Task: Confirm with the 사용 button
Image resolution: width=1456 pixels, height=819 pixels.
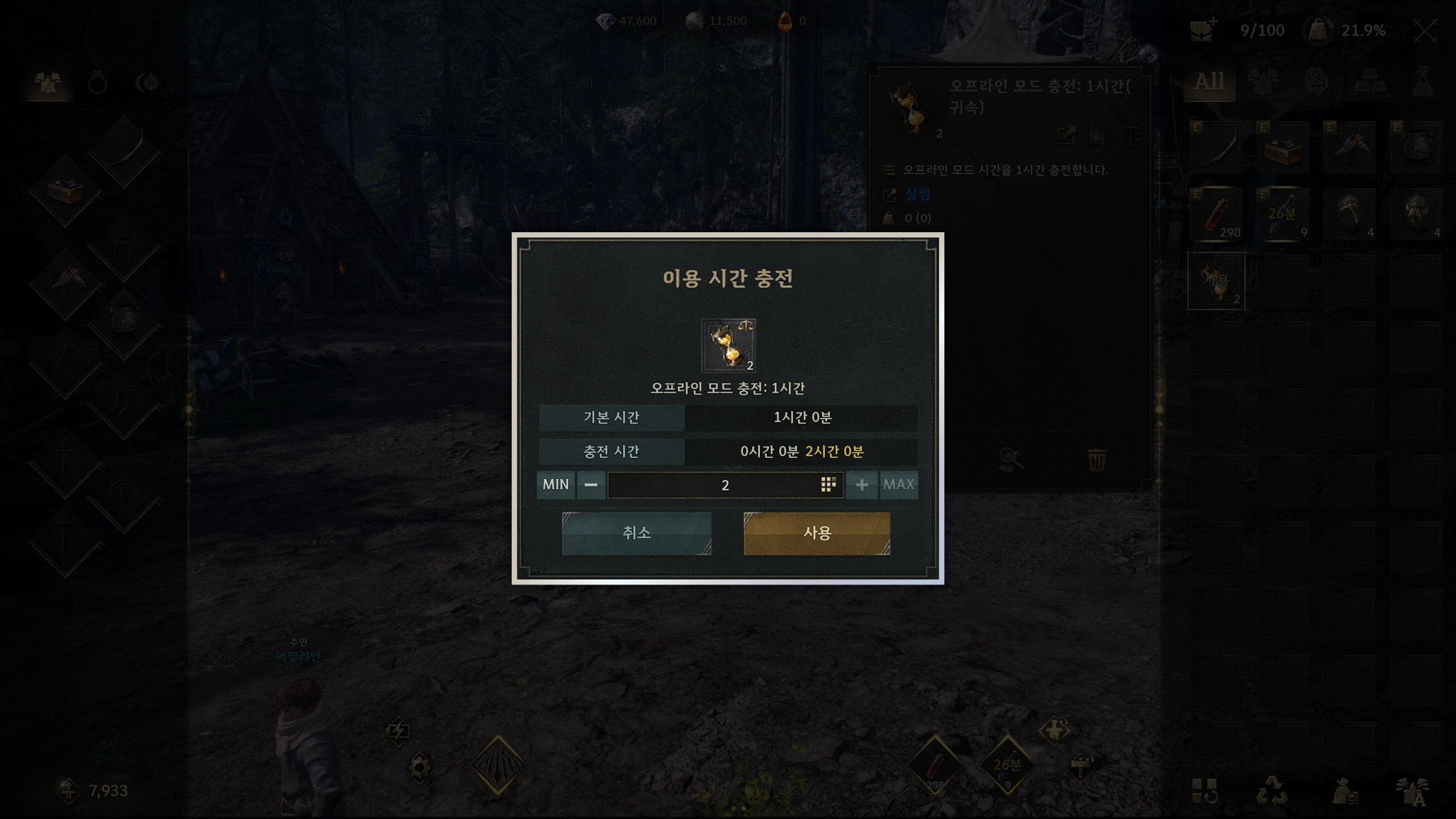Action: (x=816, y=533)
